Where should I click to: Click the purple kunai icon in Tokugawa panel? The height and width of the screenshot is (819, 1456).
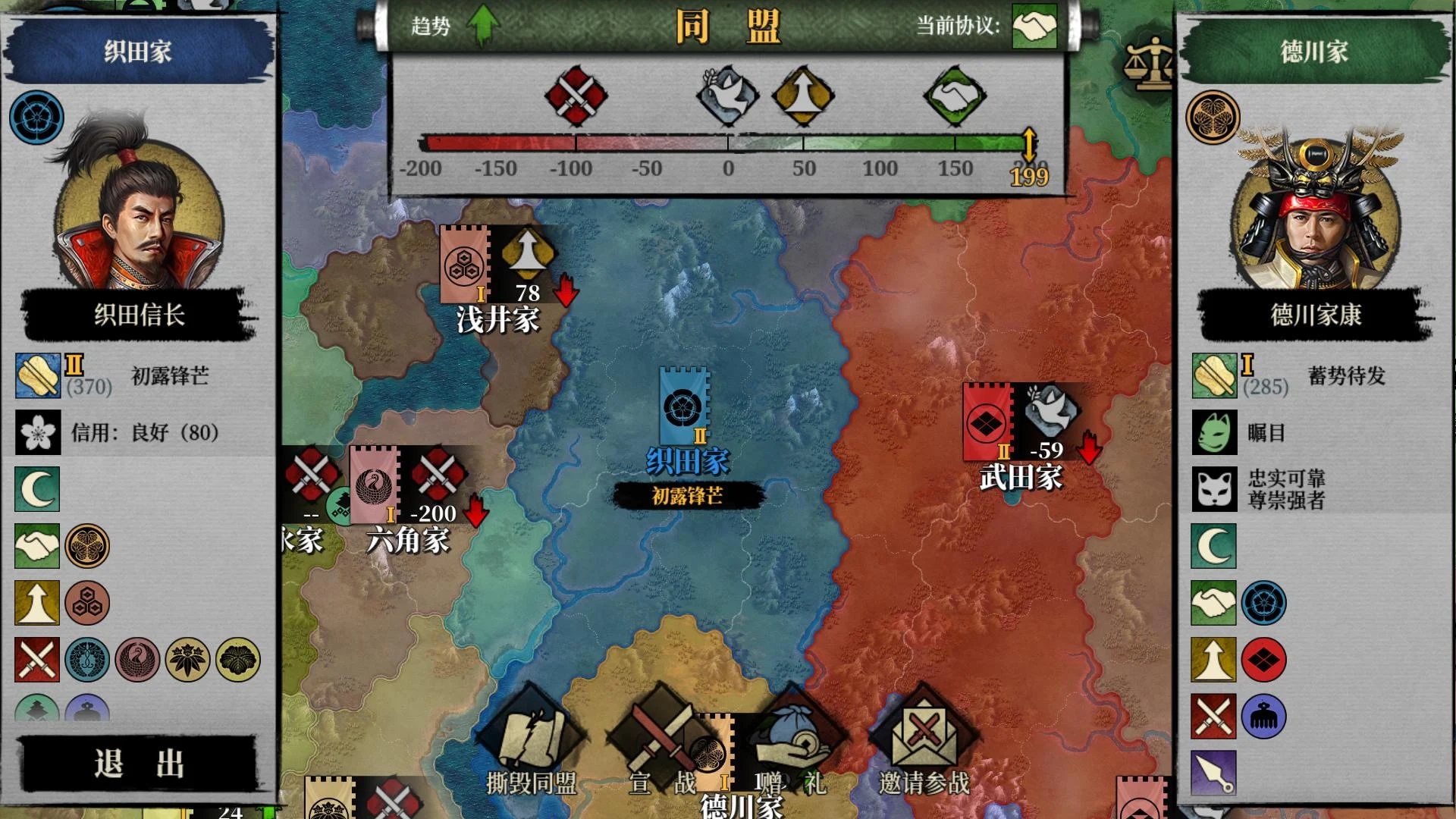[x=1213, y=772]
